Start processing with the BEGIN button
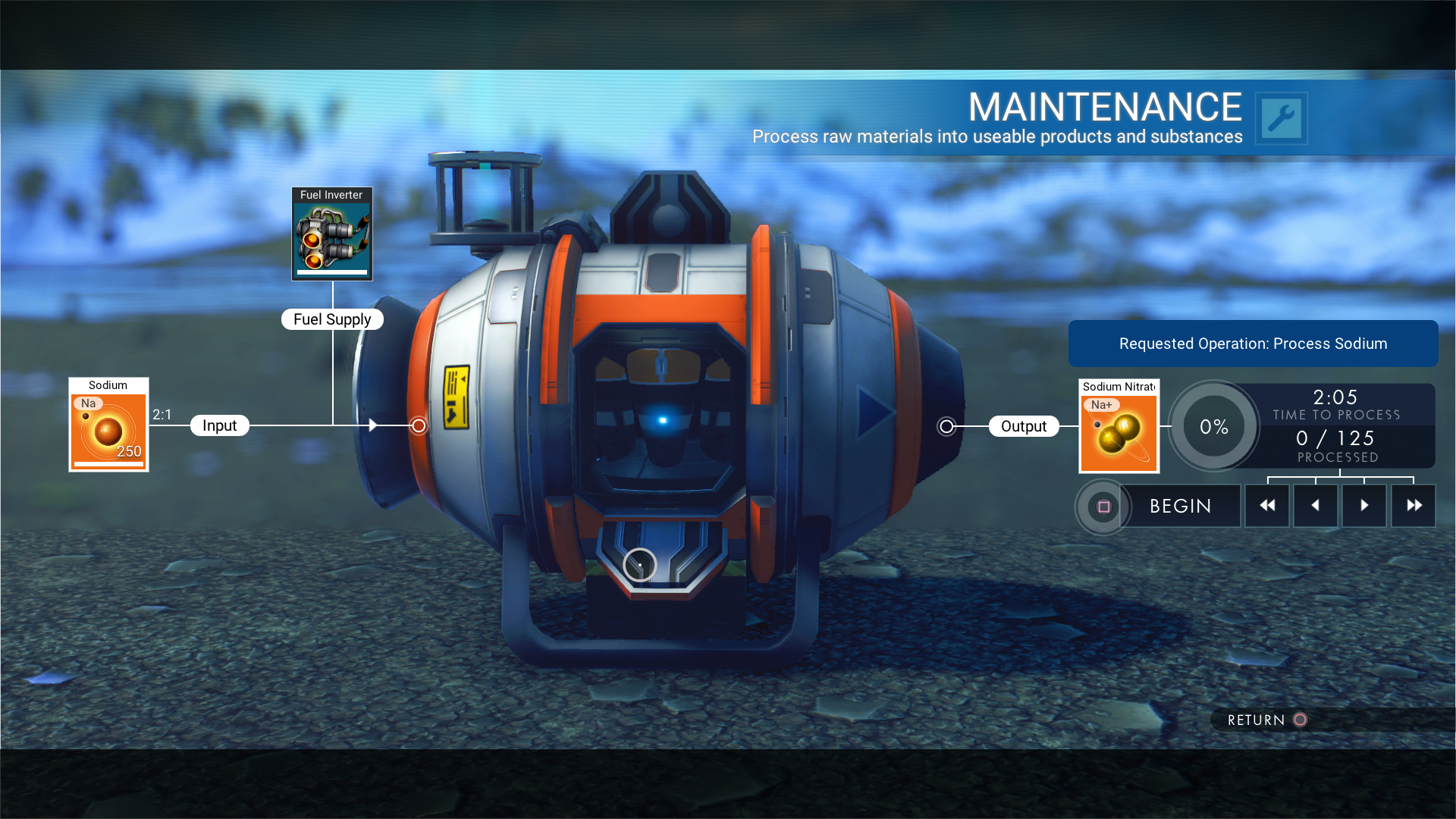The height and width of the screenshot is (819, 1456). click(x=1179, y=506)
